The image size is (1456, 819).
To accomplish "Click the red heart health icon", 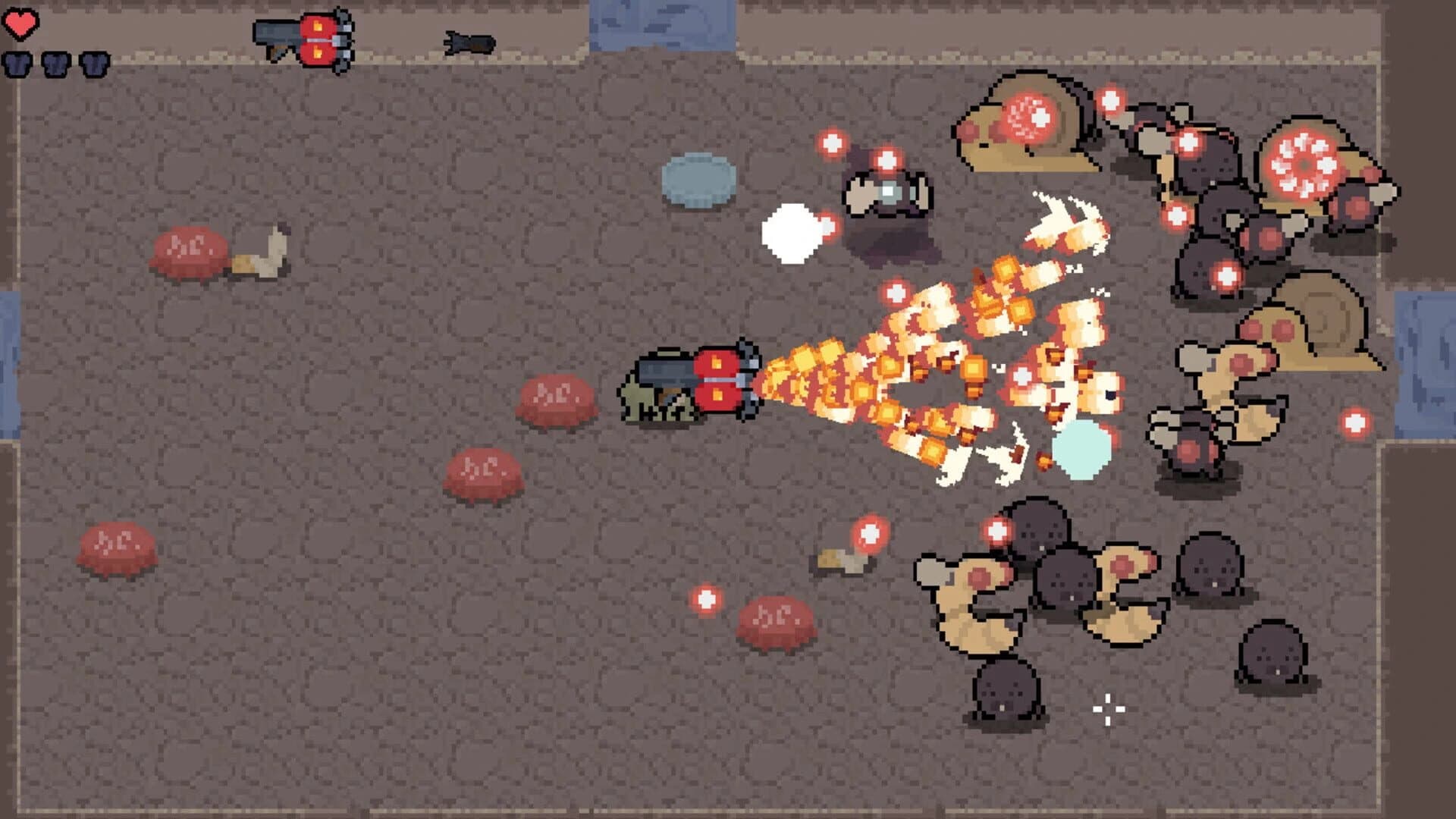I will [20, 23].
